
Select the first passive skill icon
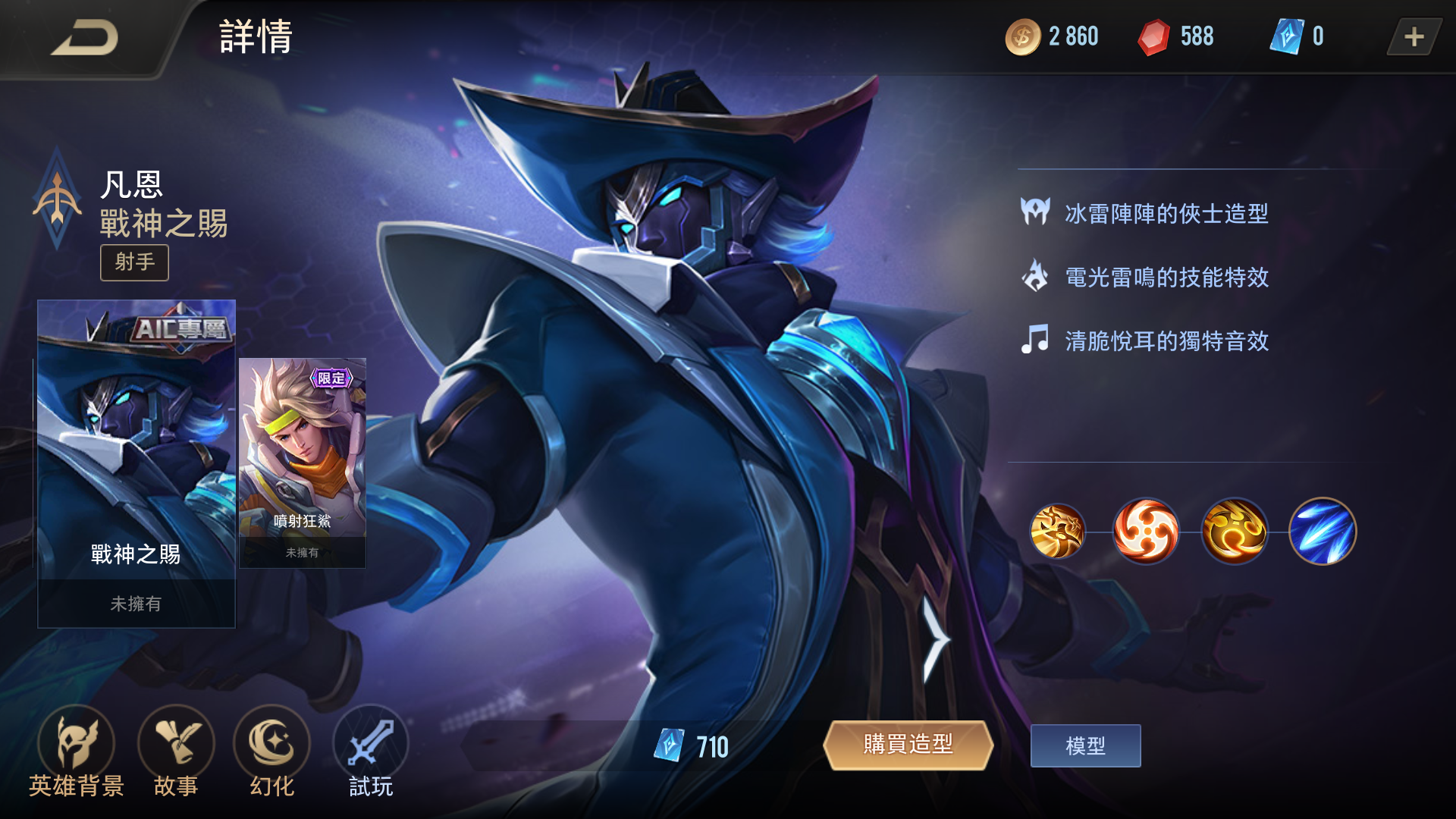[1059, 531]
